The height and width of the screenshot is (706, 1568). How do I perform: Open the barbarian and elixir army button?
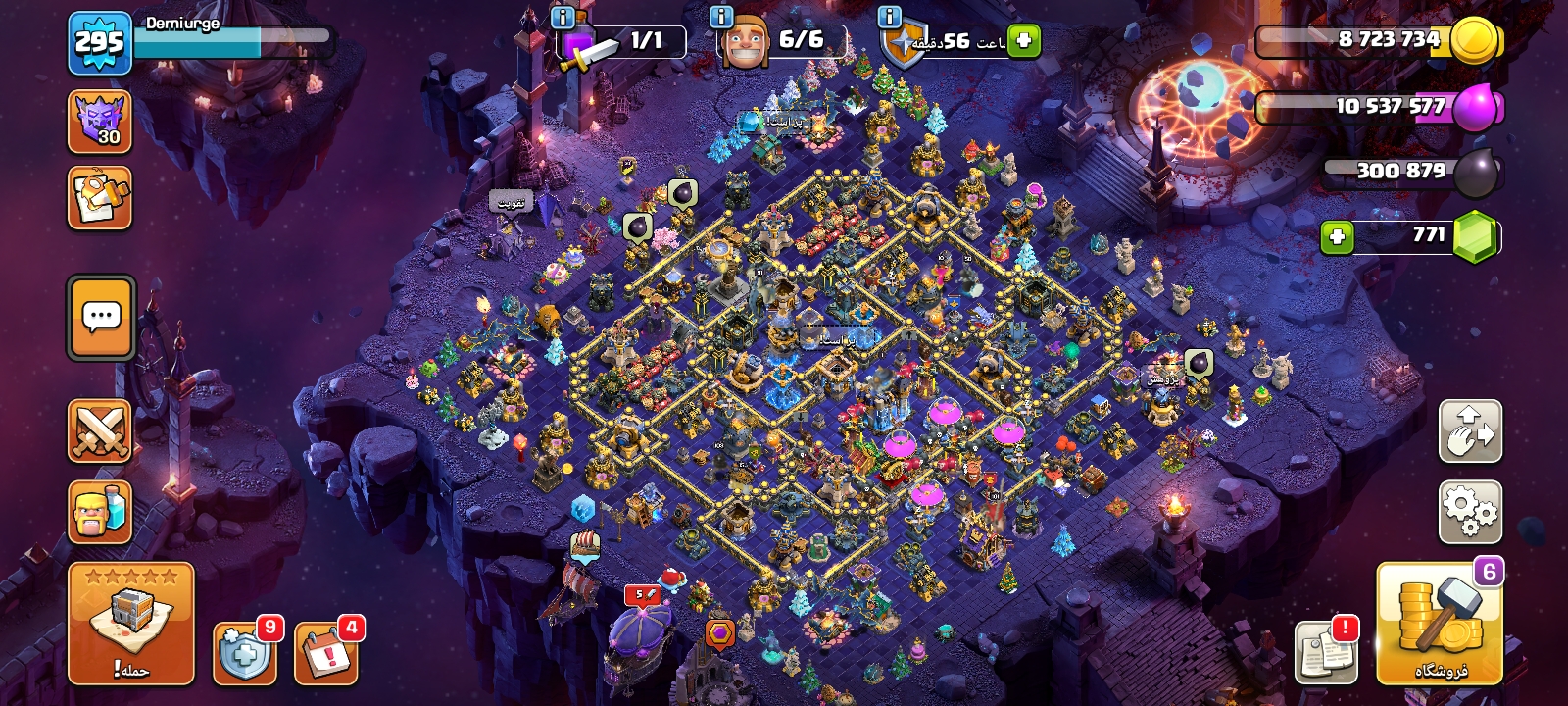(100, 511)
